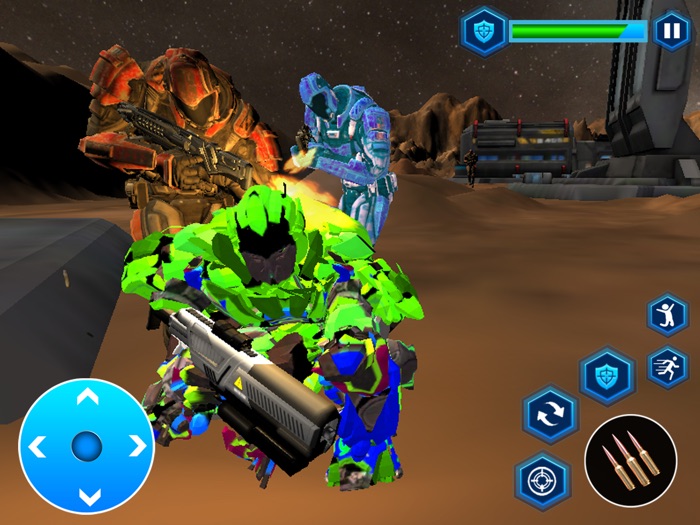Pause the game with the pause button
Screen dimensions: 700x525
(671, 31)
